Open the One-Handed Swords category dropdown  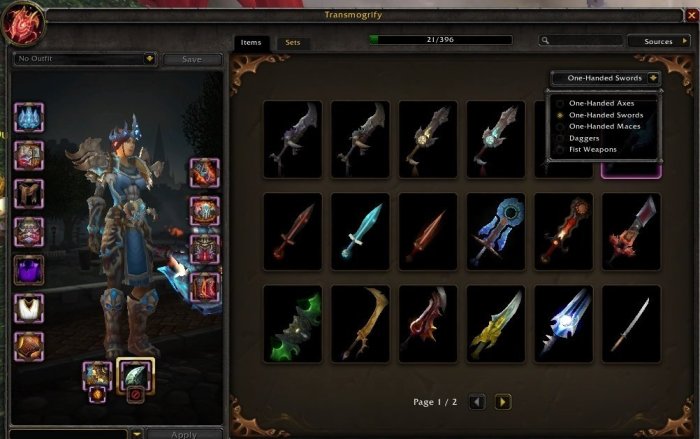(x=606, y=77)
